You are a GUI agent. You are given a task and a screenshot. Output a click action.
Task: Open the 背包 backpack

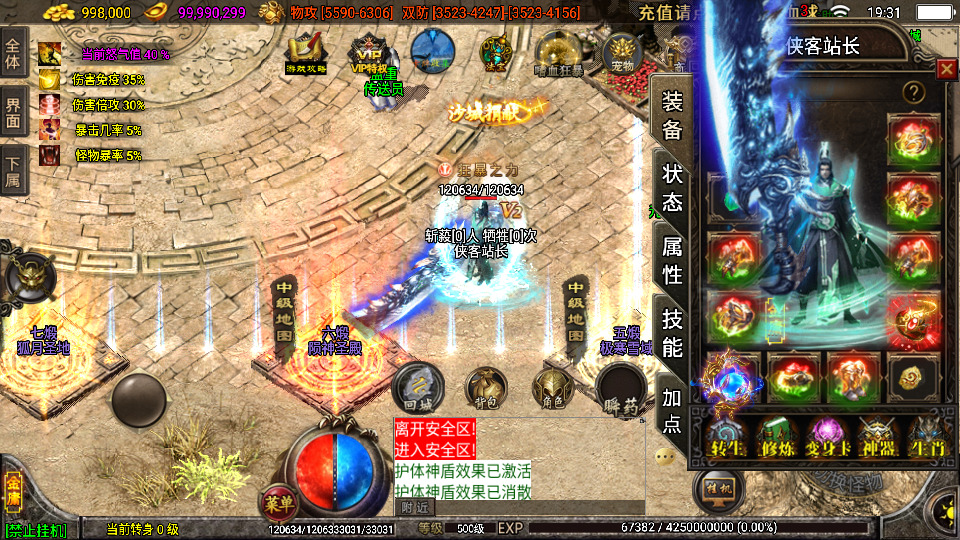point(486,388)
